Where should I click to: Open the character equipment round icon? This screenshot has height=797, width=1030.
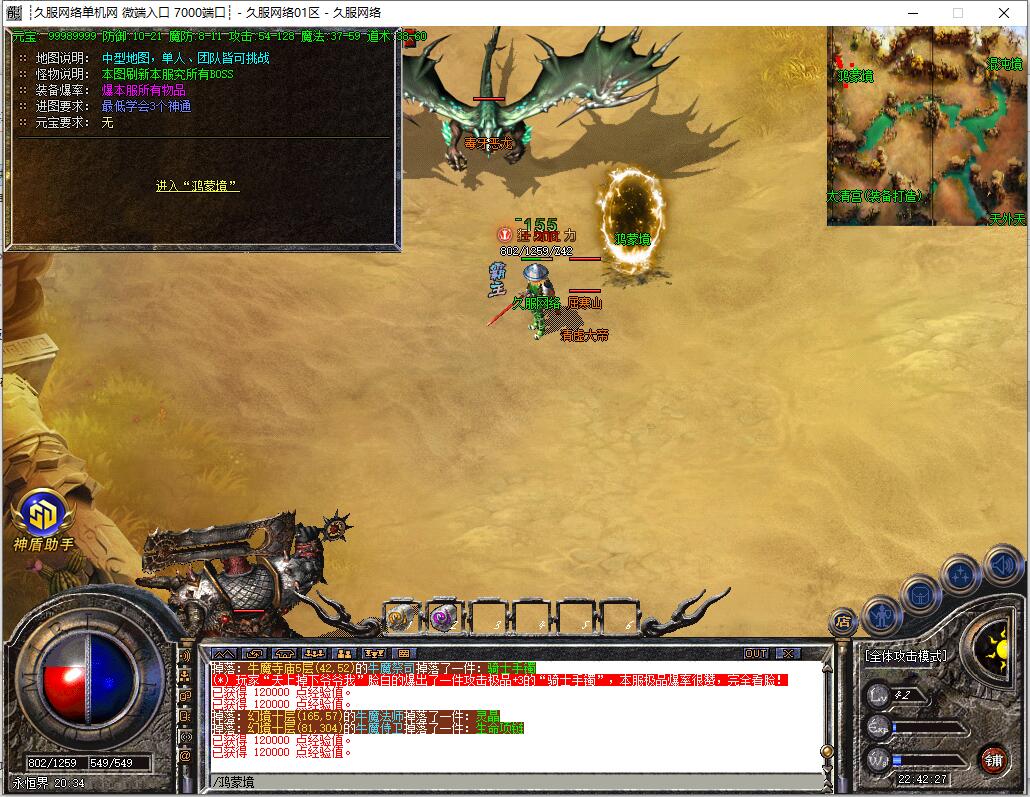click(x=881, y=615)
